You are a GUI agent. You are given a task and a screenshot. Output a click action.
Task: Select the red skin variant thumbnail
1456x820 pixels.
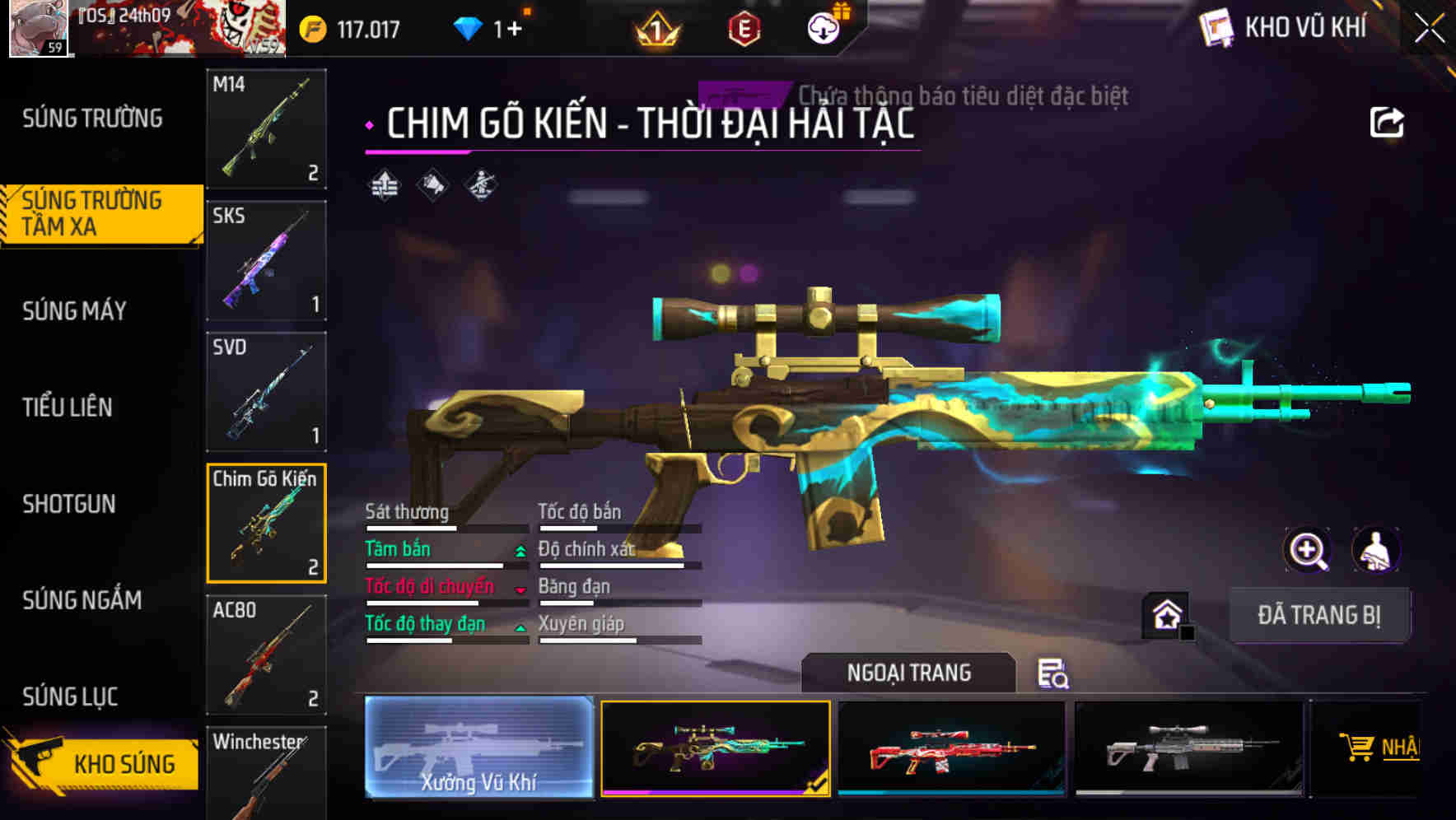pos(951,748)
